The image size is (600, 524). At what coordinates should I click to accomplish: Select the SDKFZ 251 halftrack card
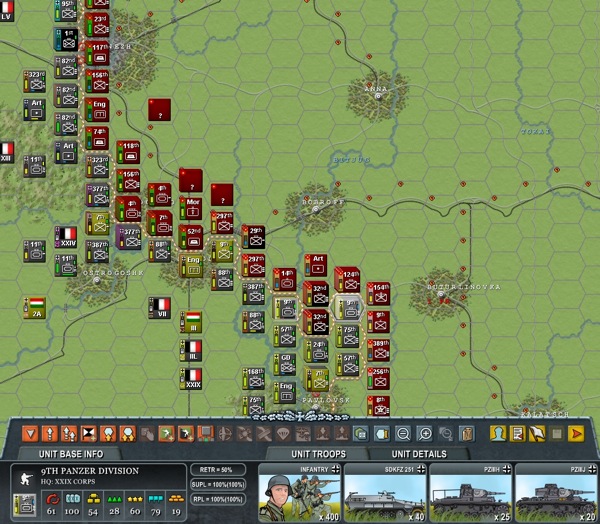coord(385,493)
